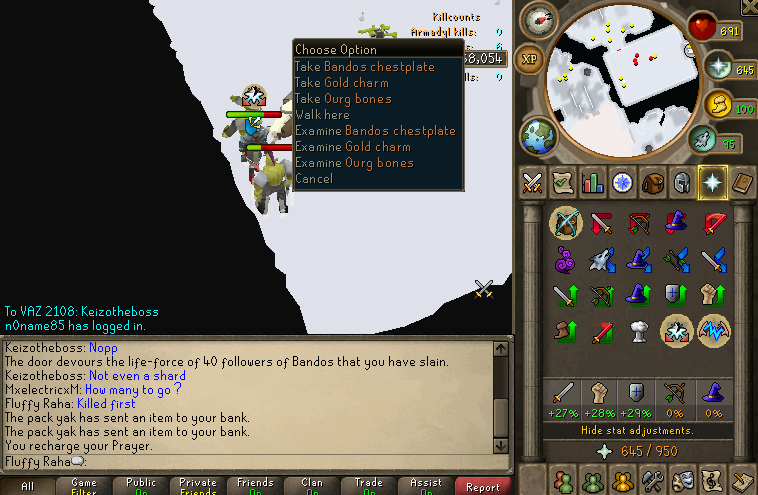Open the world map globe icon
This screenshot has width=758, height=495.
(537, 135)
